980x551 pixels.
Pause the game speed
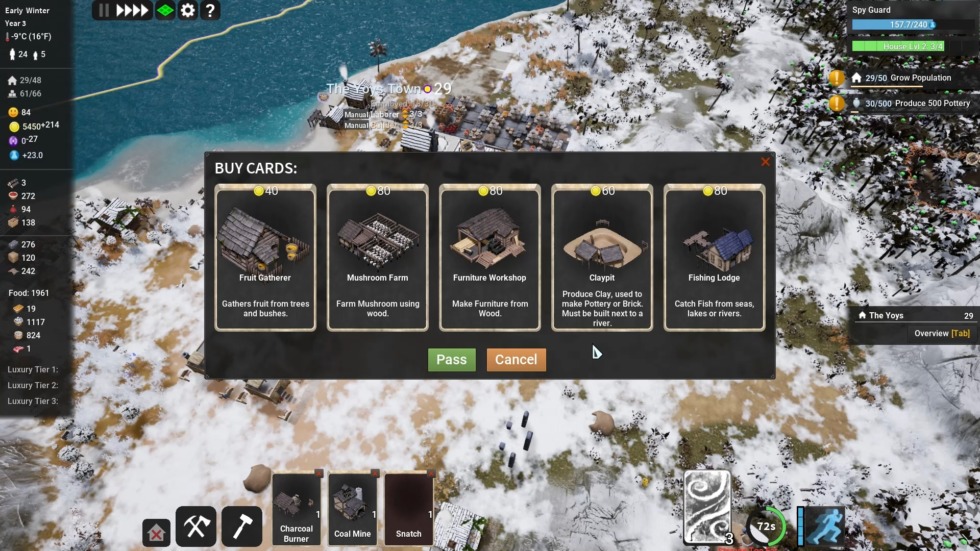103,10
